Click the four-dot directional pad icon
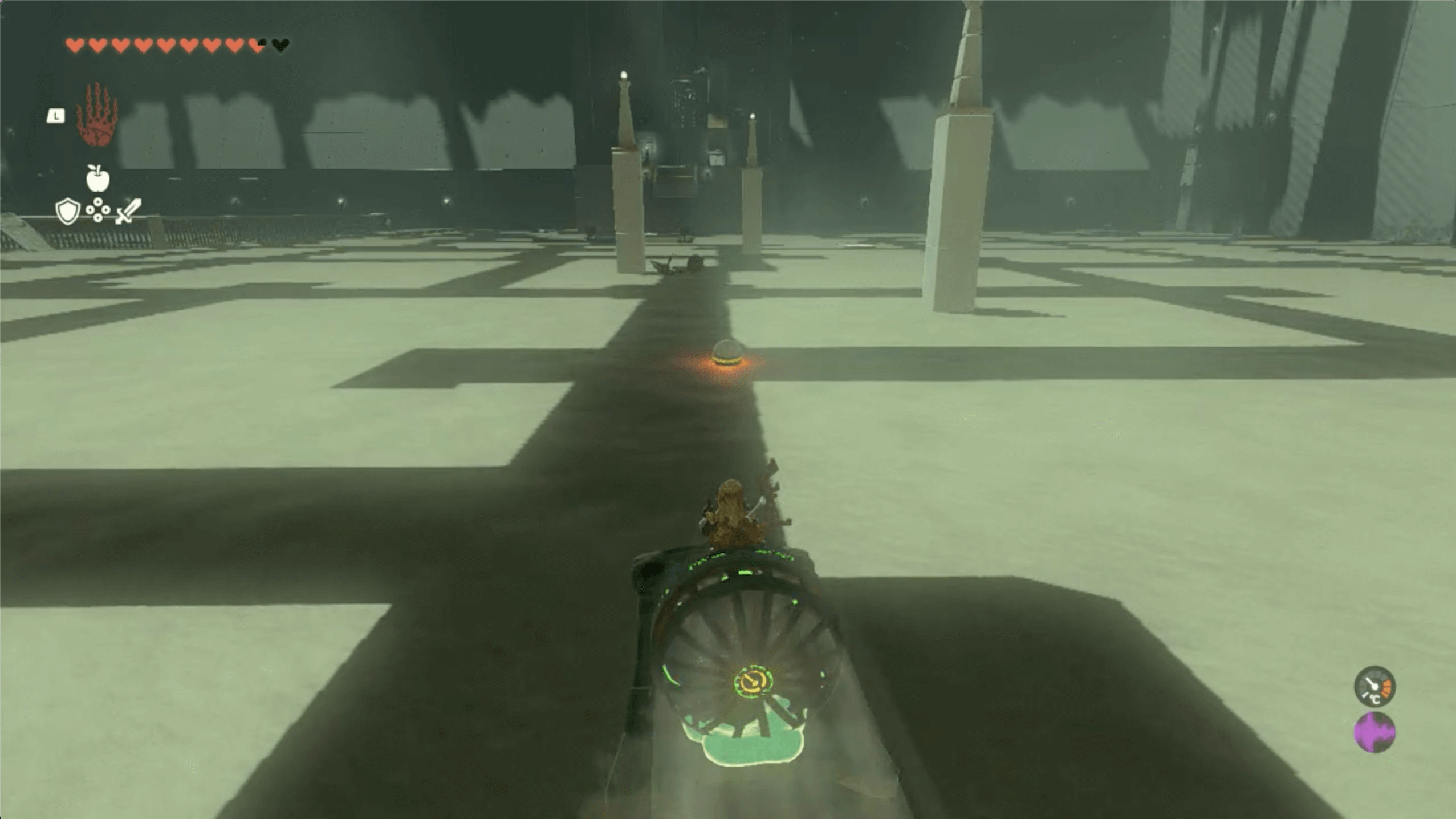1456x819 pixels. 98,210
